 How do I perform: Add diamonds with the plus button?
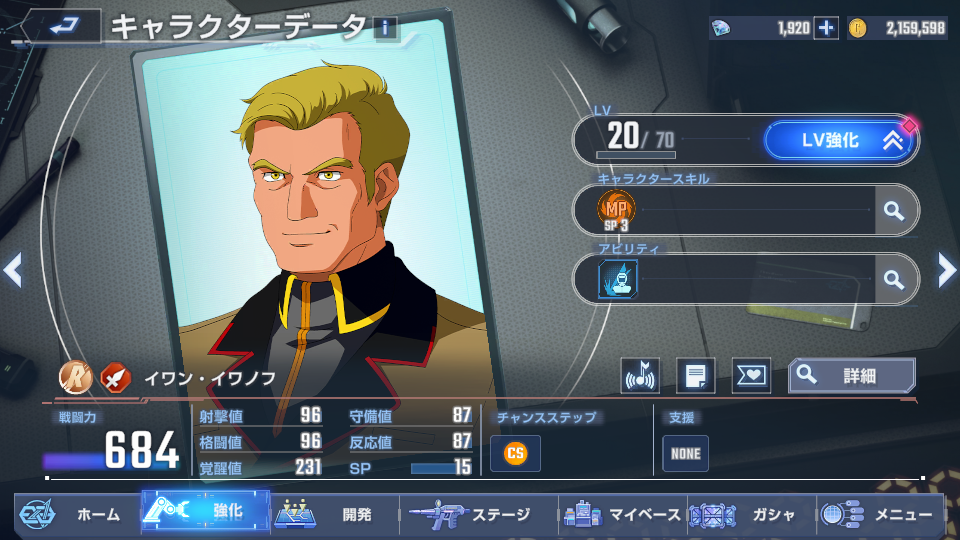point(826,28)
